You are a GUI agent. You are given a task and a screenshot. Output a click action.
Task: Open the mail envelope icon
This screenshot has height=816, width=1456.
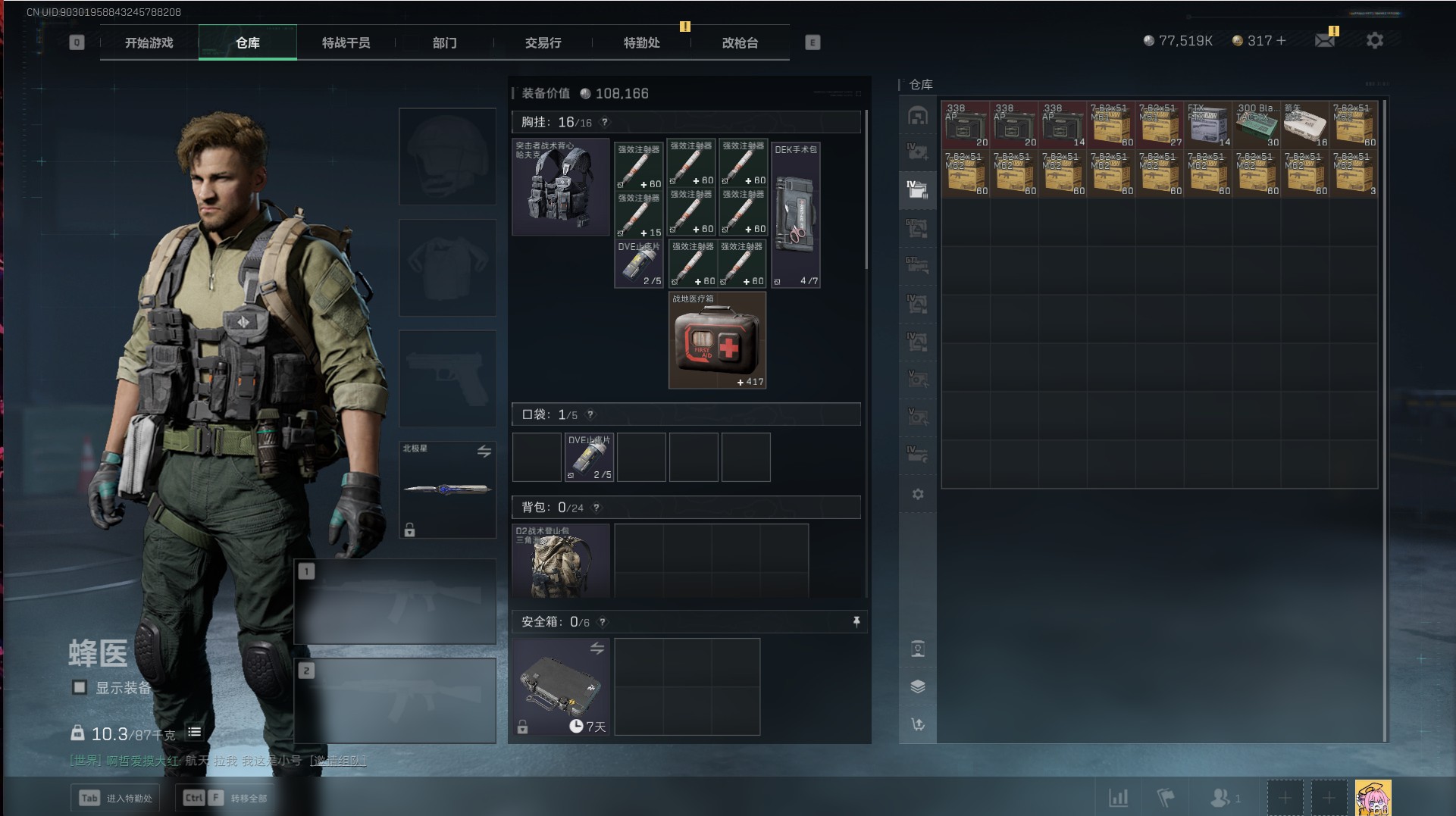click(x=1324, y=41)
